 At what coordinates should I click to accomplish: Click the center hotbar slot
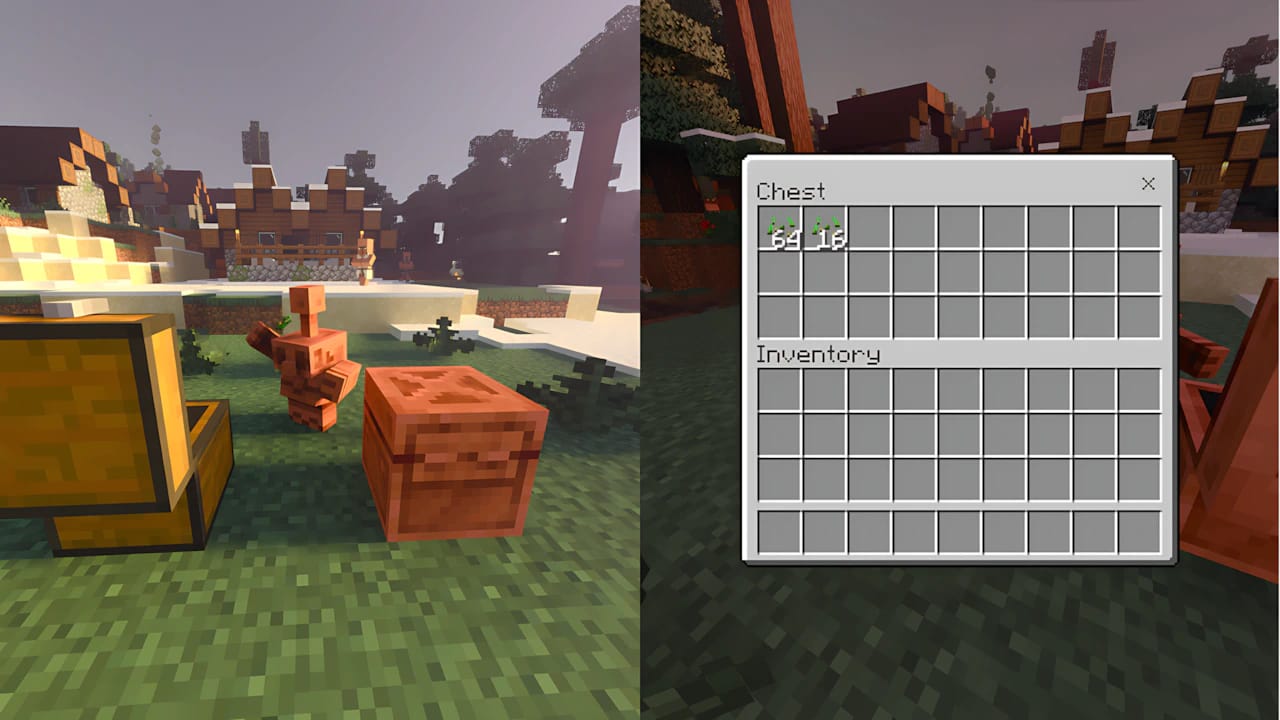[x=959, y=533]
